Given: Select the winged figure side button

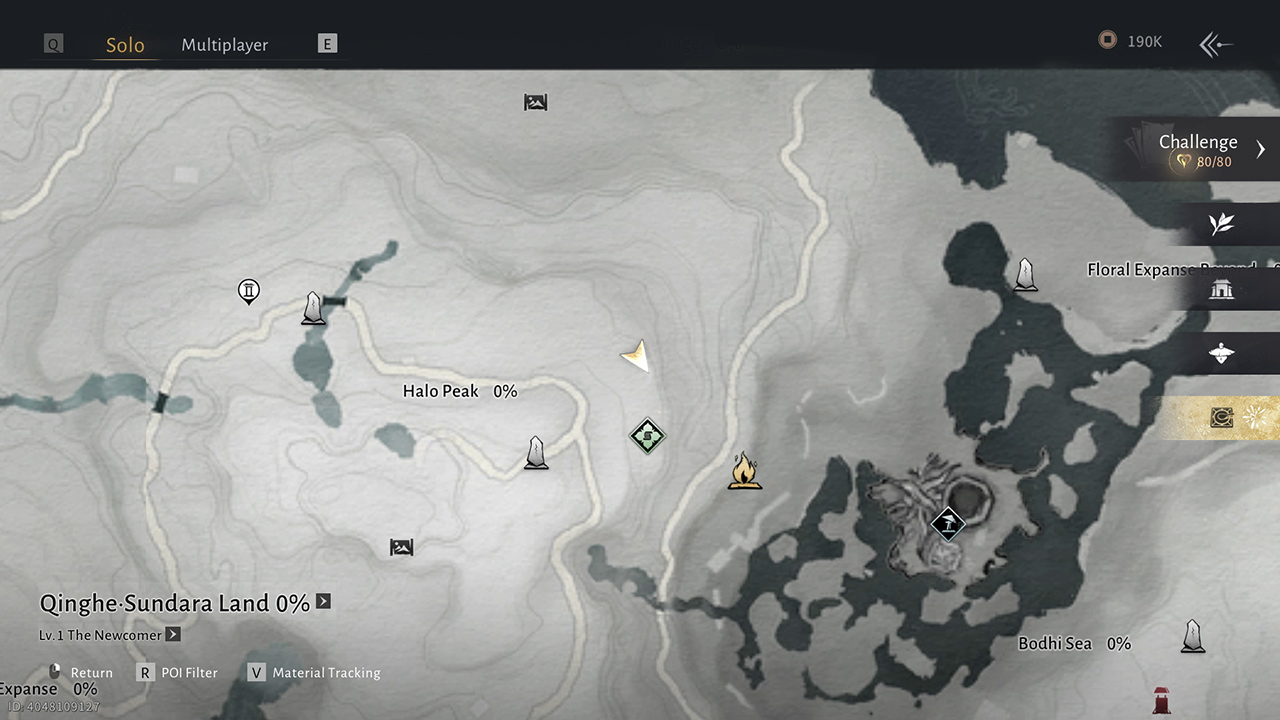Looking at the screenshot, I should point(1221,353).
